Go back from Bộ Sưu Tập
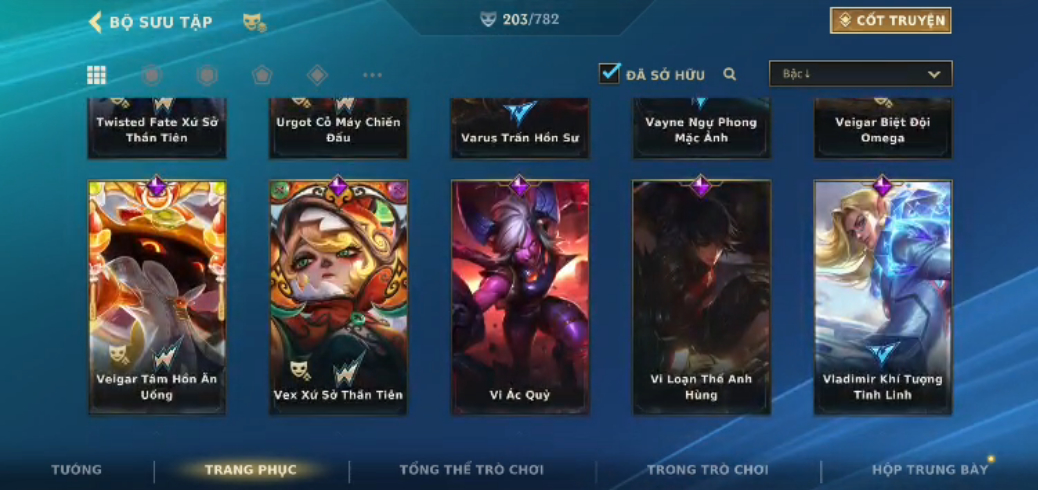1038x490 pixels. 97,22
